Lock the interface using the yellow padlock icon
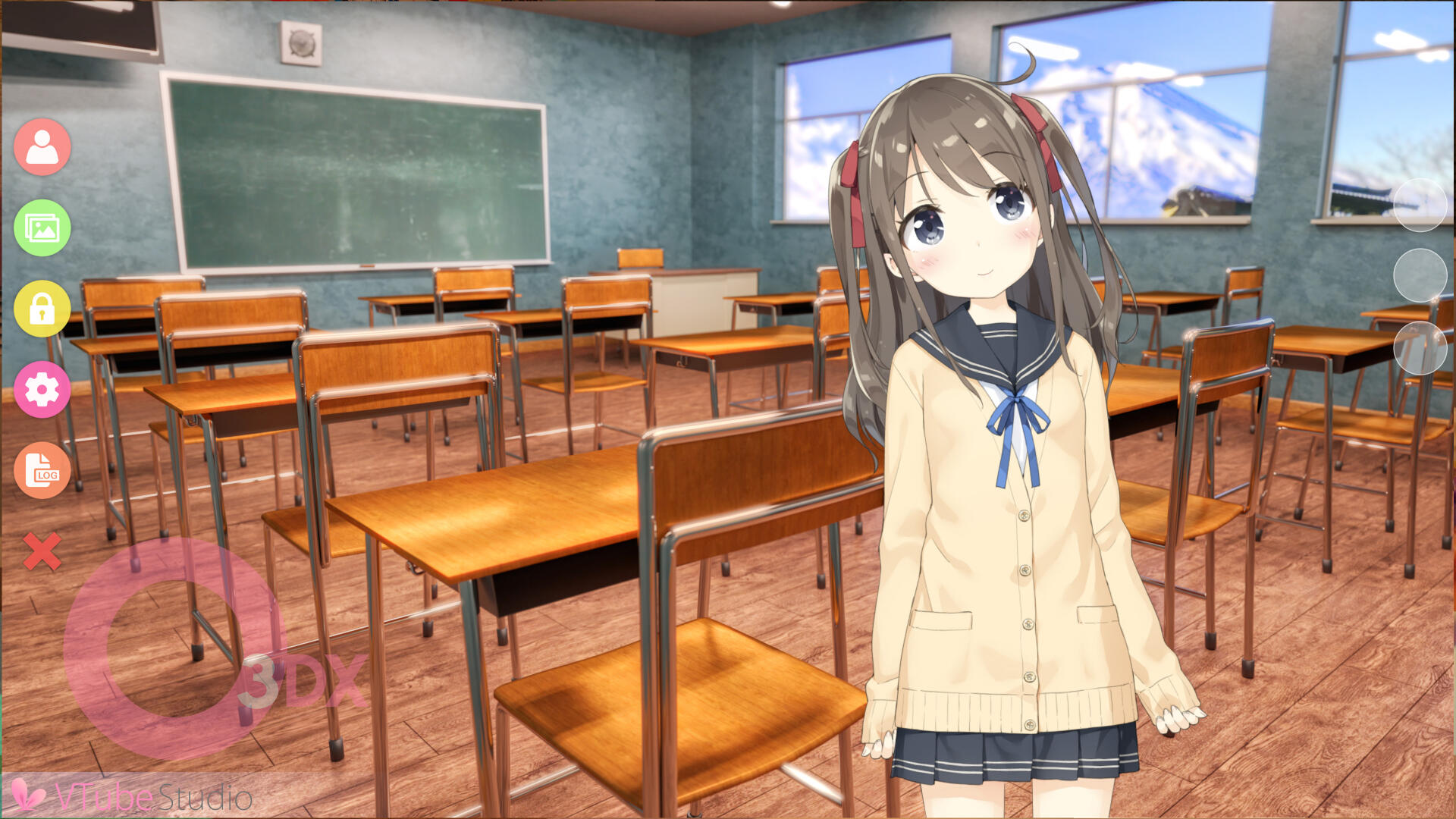The width and height of the screenshot is (1456, 819). tap(42, 309)
